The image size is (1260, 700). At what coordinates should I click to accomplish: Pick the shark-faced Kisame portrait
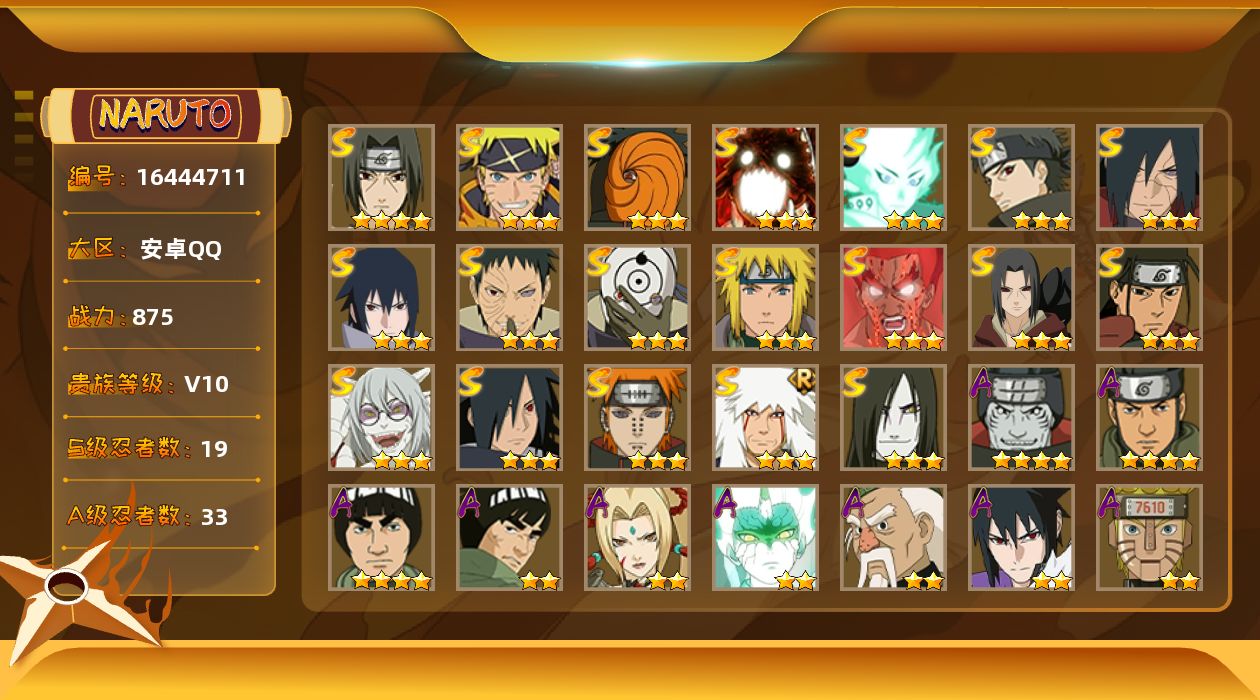pyautogui.click(x=1021, y=417)
